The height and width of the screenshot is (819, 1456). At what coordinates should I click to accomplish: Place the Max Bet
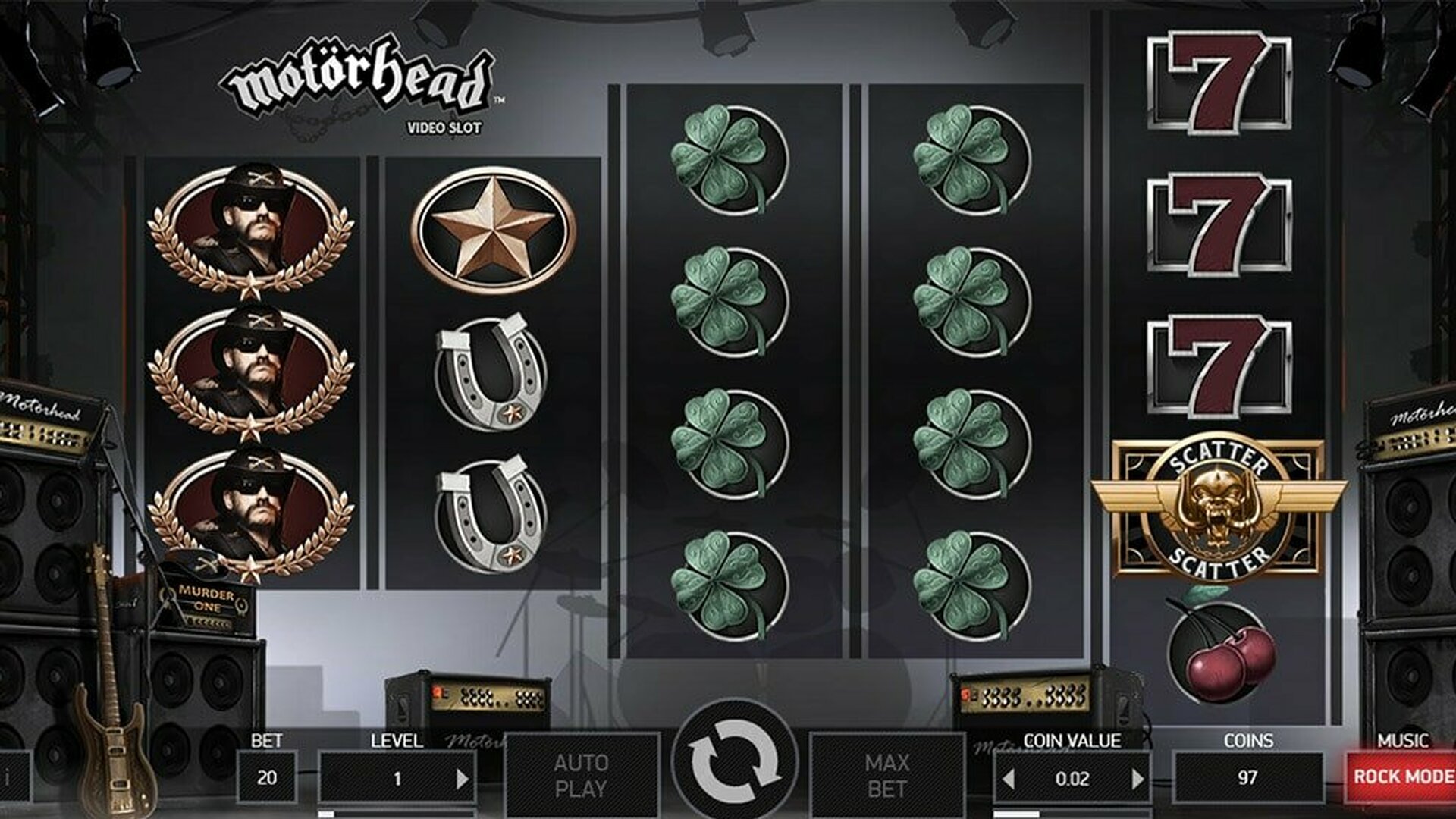click(x=886, y=775)
